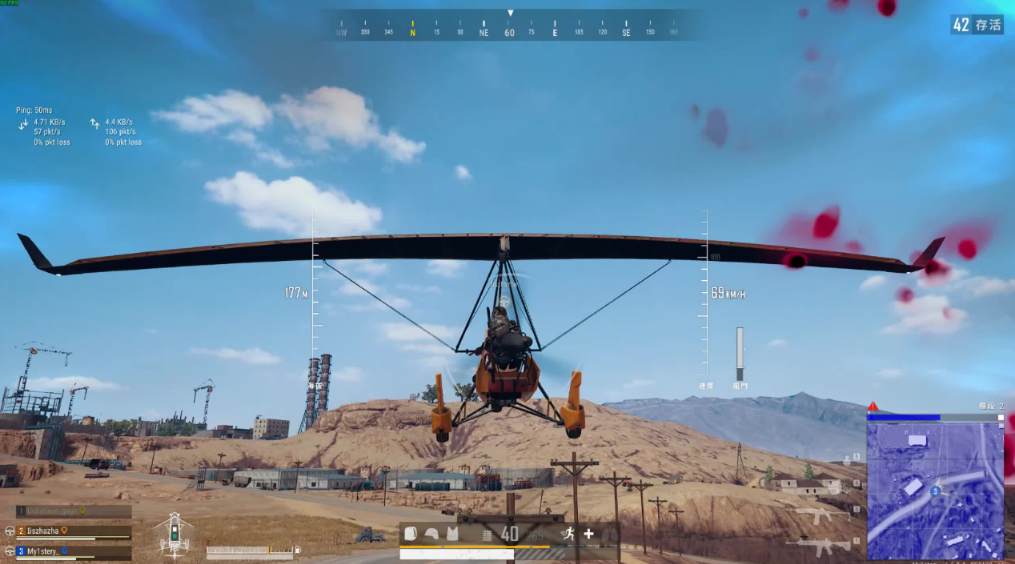Viewport: 1015px width, 564px height.
Task: Click the motor glider seat diagram
Action: pos(175,535)
